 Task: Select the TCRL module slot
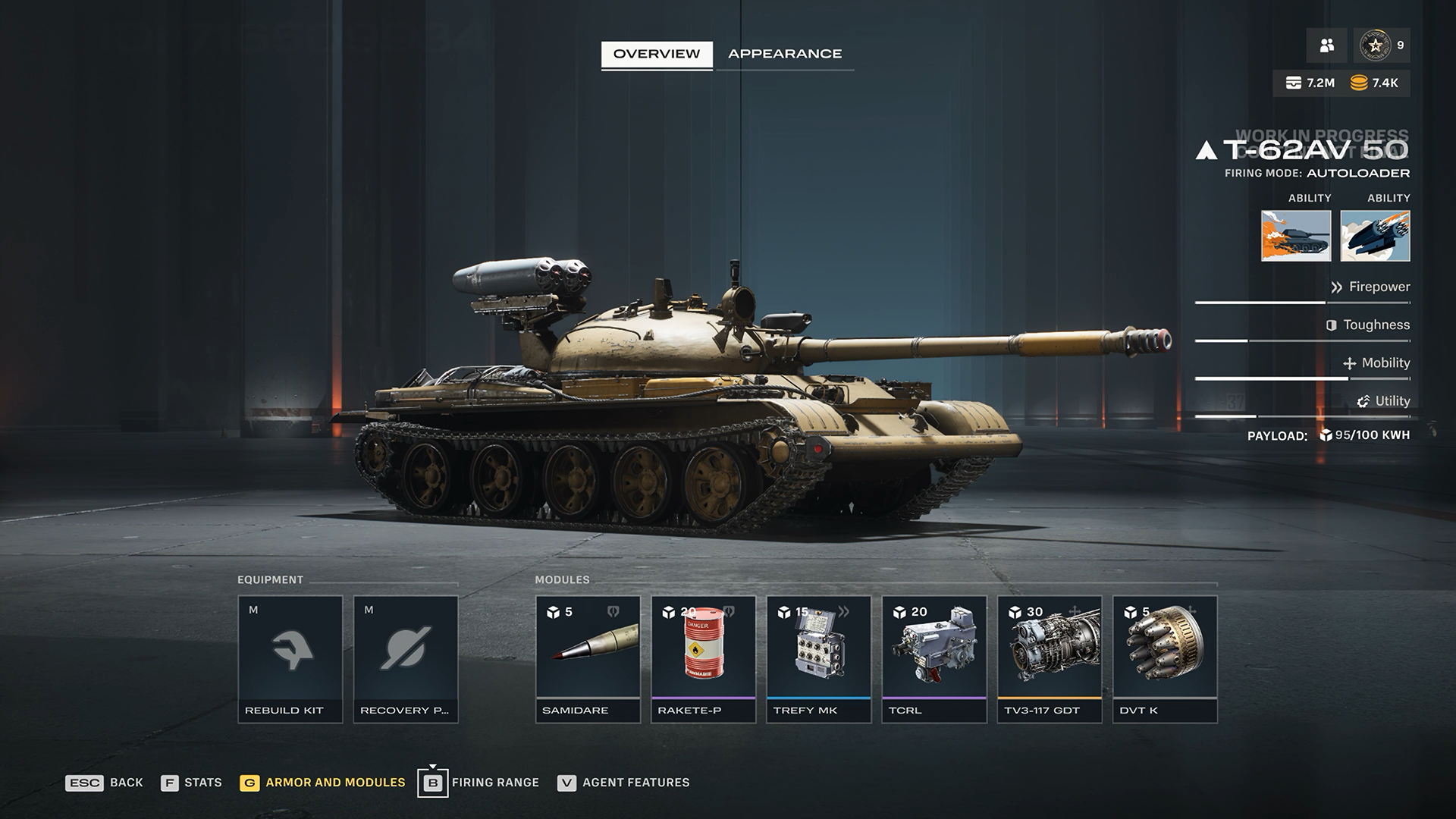(x=934, y=658)
